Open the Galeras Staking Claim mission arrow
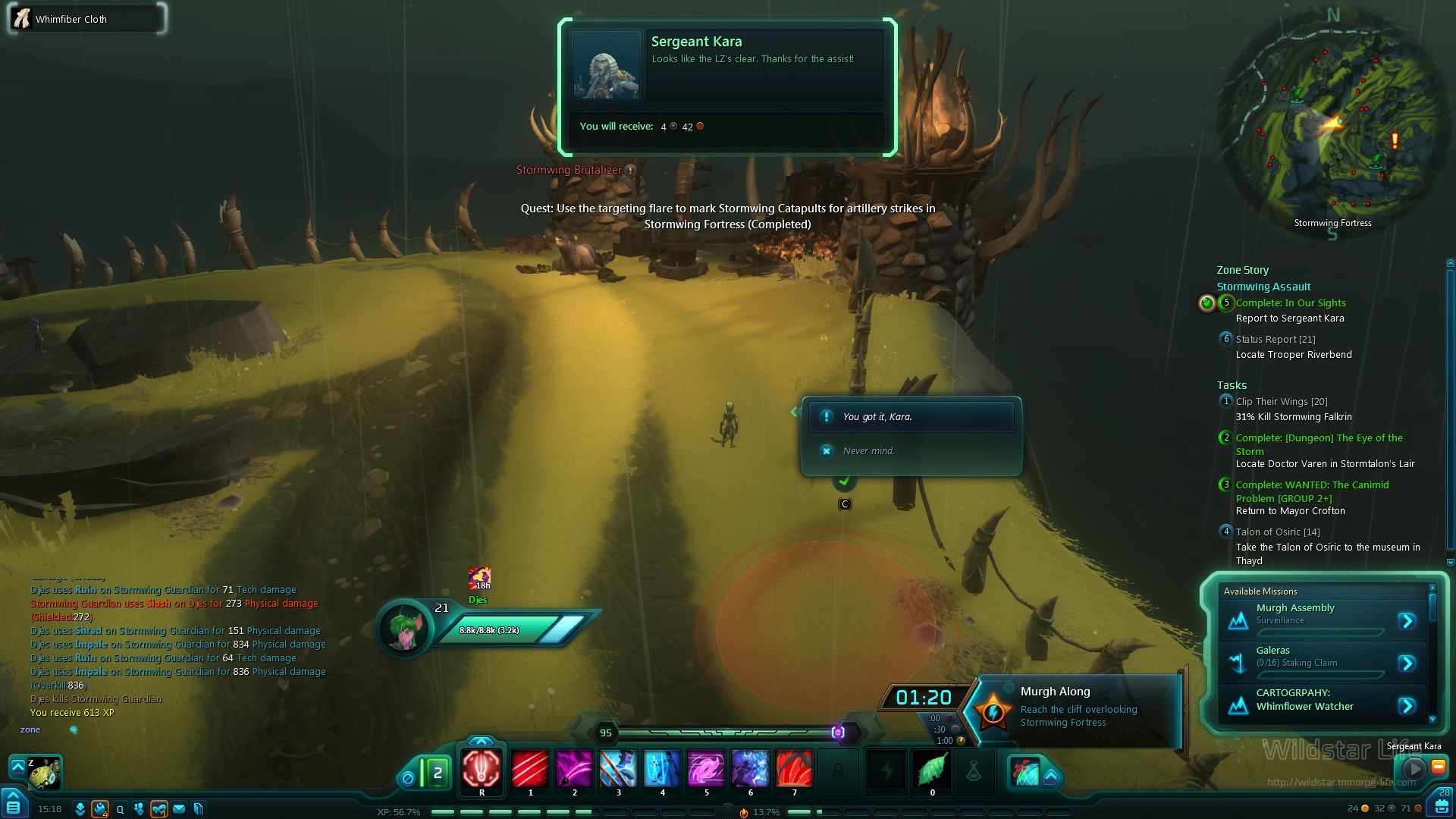 pyautogui.click(x=1407, y=664)
